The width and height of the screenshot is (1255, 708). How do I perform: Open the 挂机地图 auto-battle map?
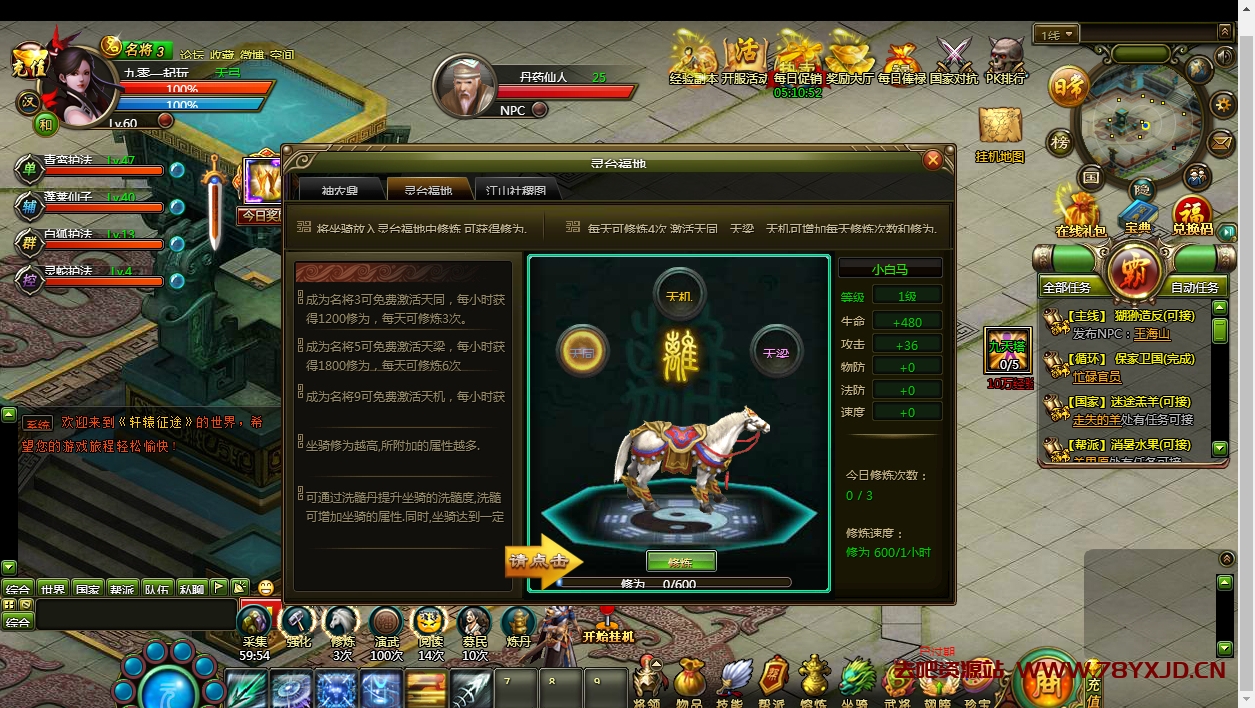point(1000,133)
